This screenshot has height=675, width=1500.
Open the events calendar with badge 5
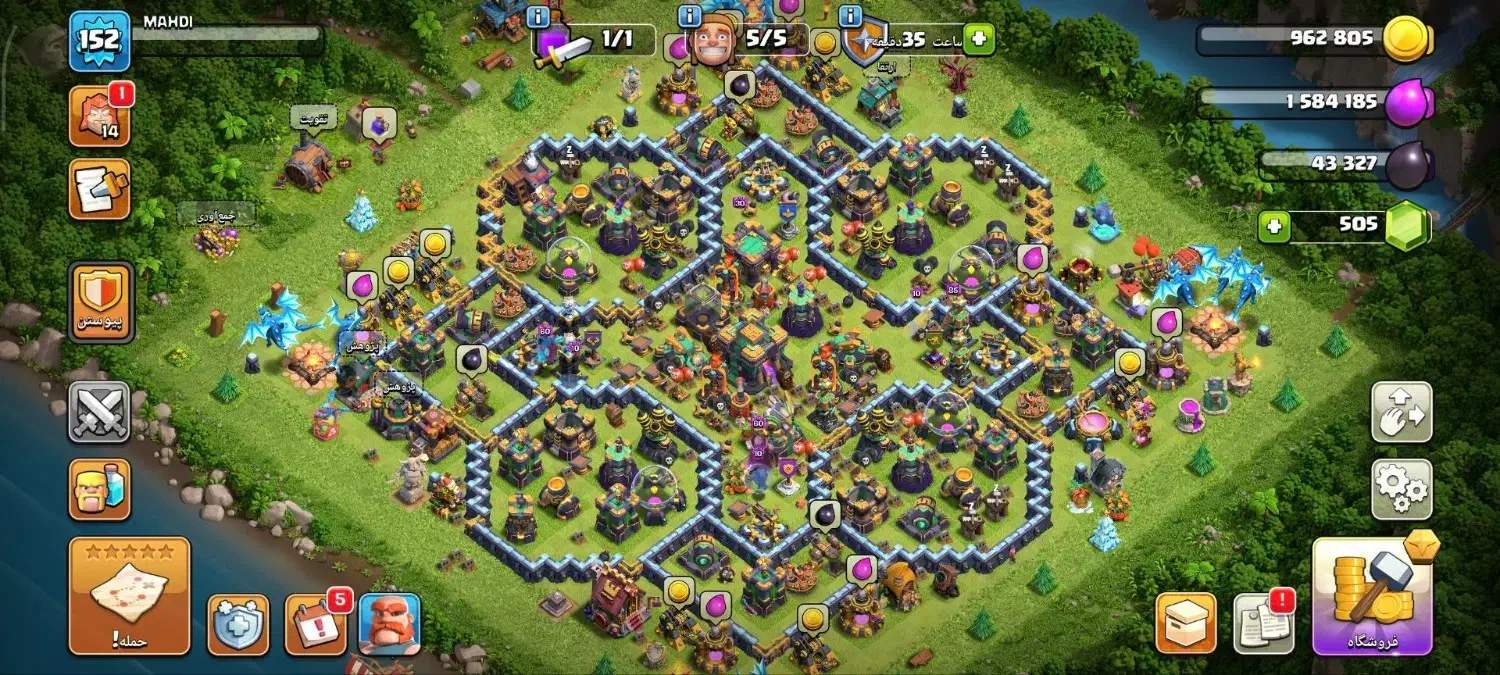click(x=316, y=624)
